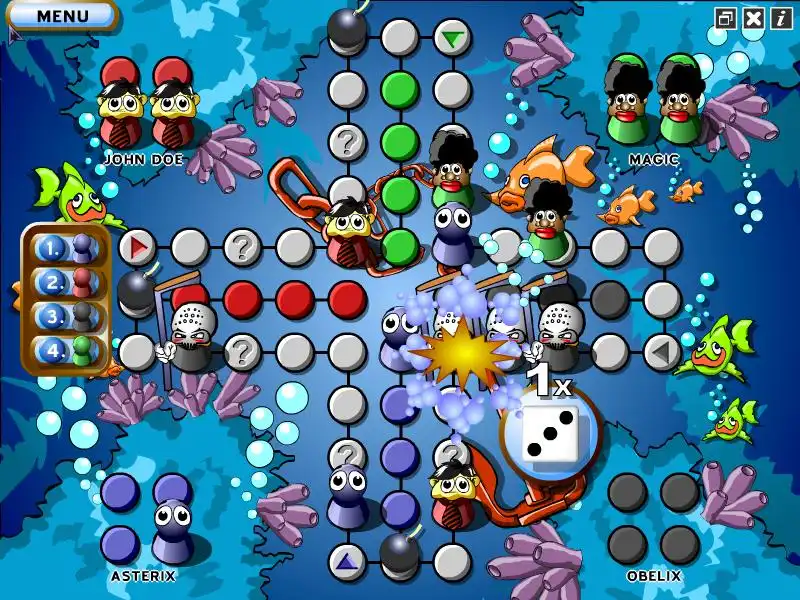
Task: Close the game with the X button
Action: pyautogui.click(x=754, y=17)
